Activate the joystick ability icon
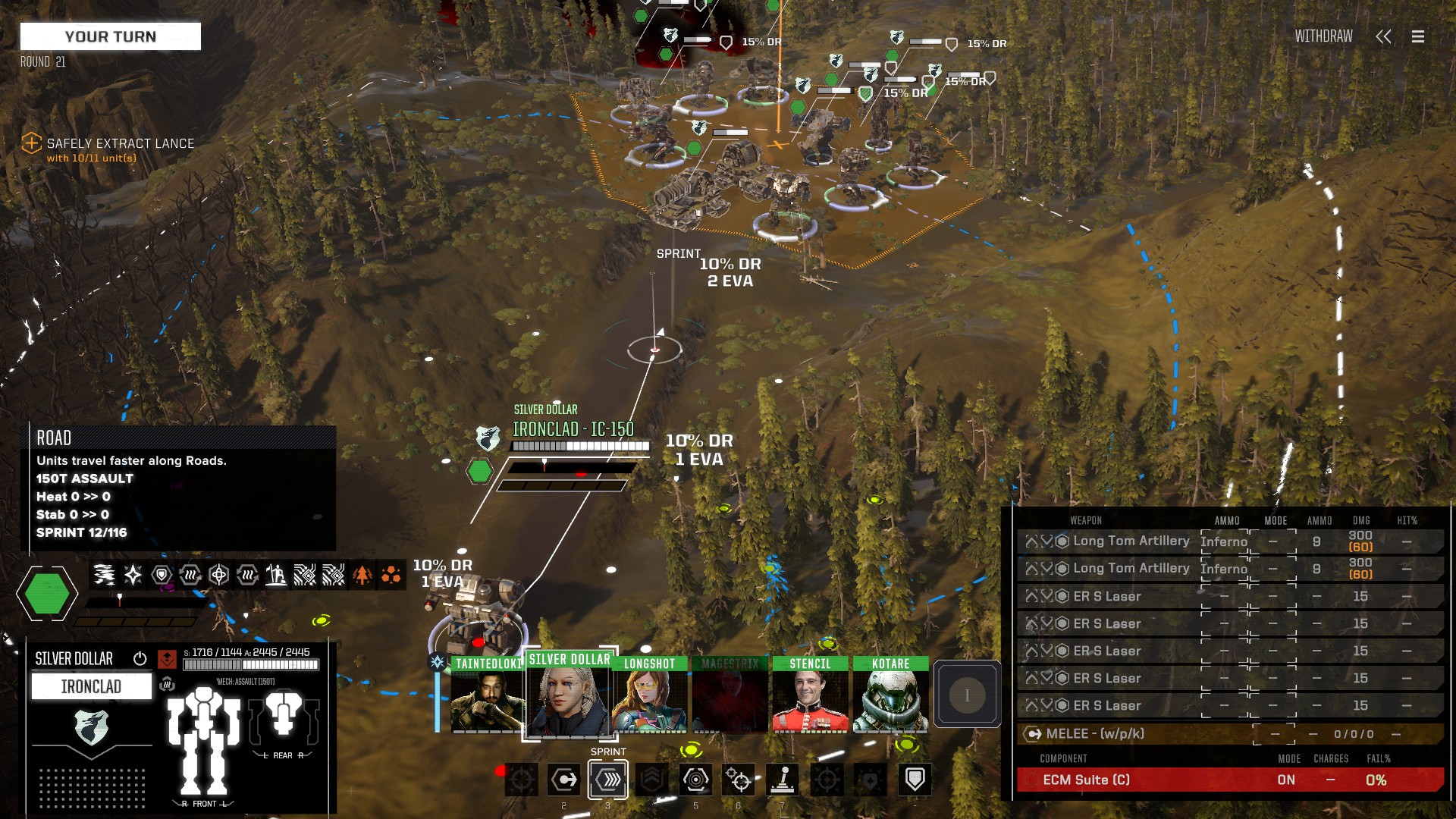This screenshot has height=819, width=1456. click(782, 780)
